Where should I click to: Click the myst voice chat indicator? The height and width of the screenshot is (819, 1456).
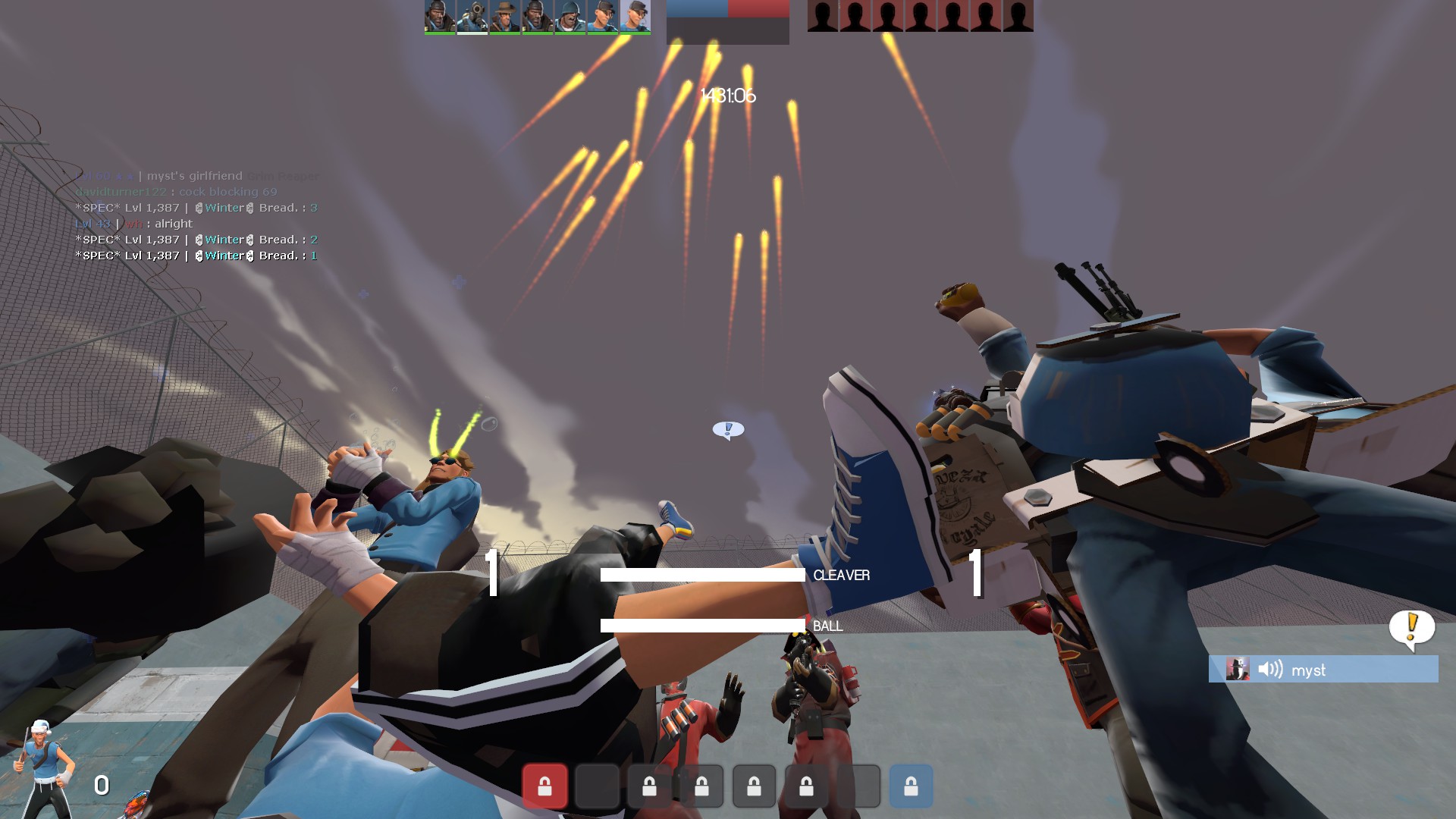tap(1323, 670)
